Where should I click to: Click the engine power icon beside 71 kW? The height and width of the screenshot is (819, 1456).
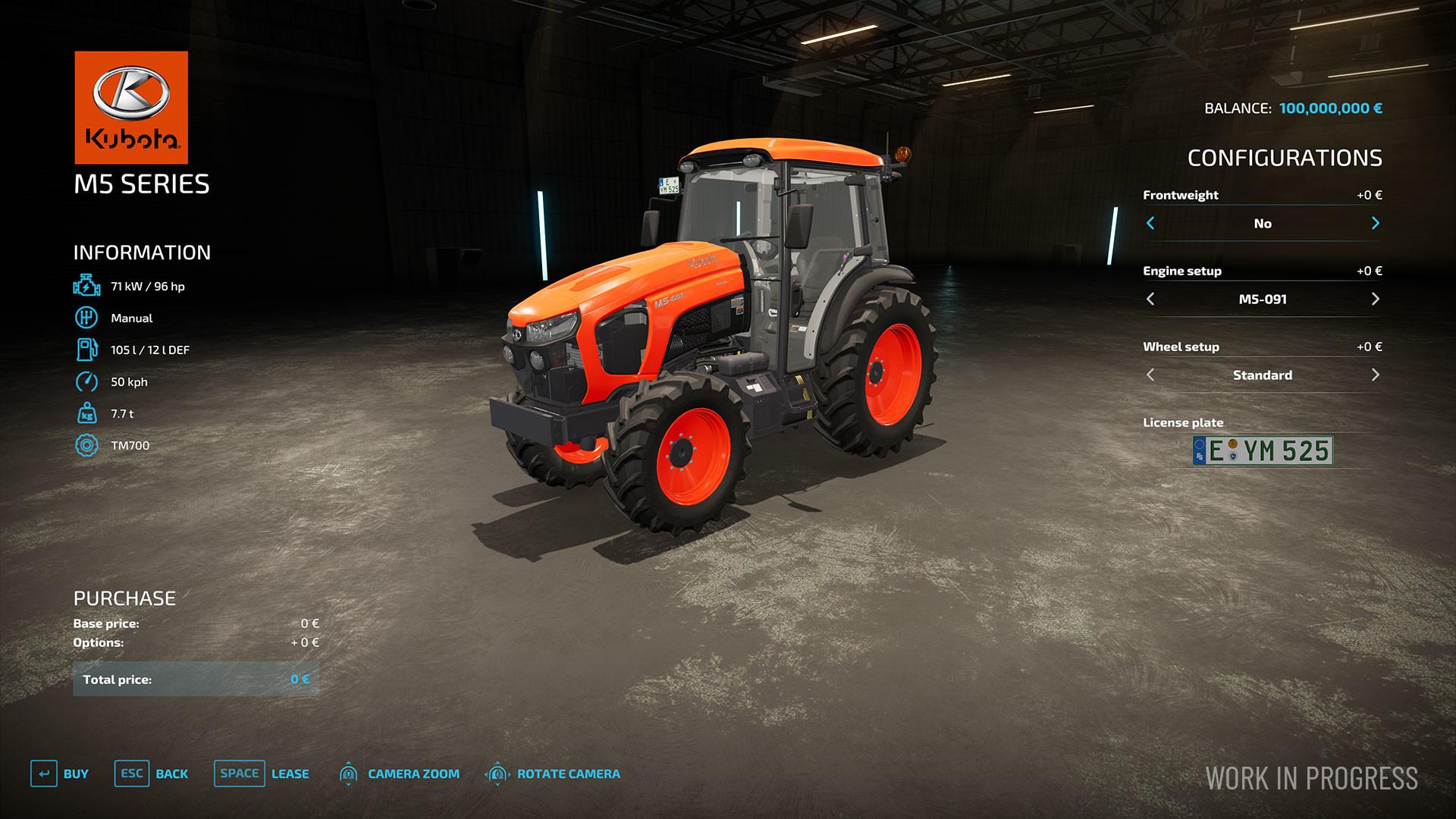pos(86,286)
